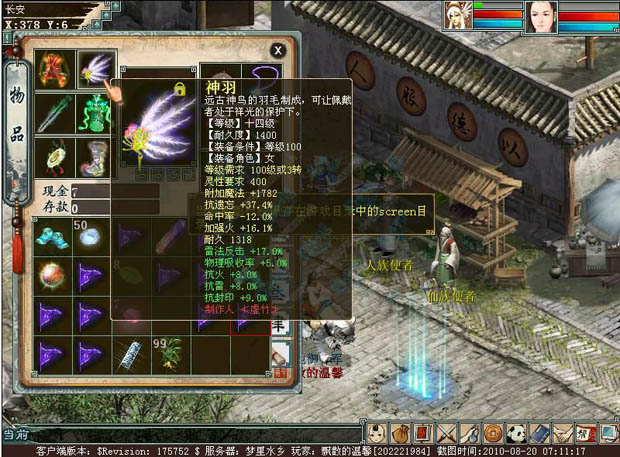Viewport: 620px width, 457px height.
Task: Select the stack of 50 pearls
Action: 90,236
